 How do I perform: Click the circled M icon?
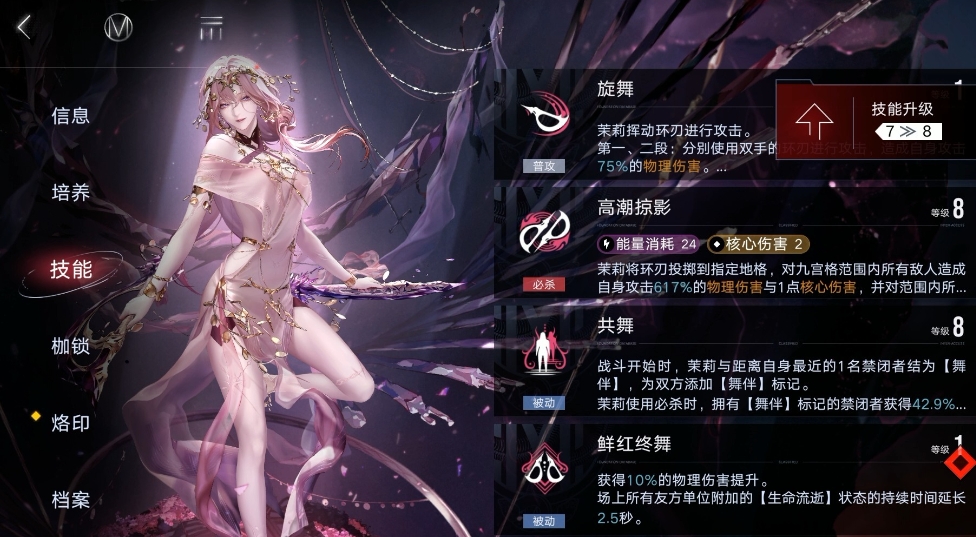(119, 28)
